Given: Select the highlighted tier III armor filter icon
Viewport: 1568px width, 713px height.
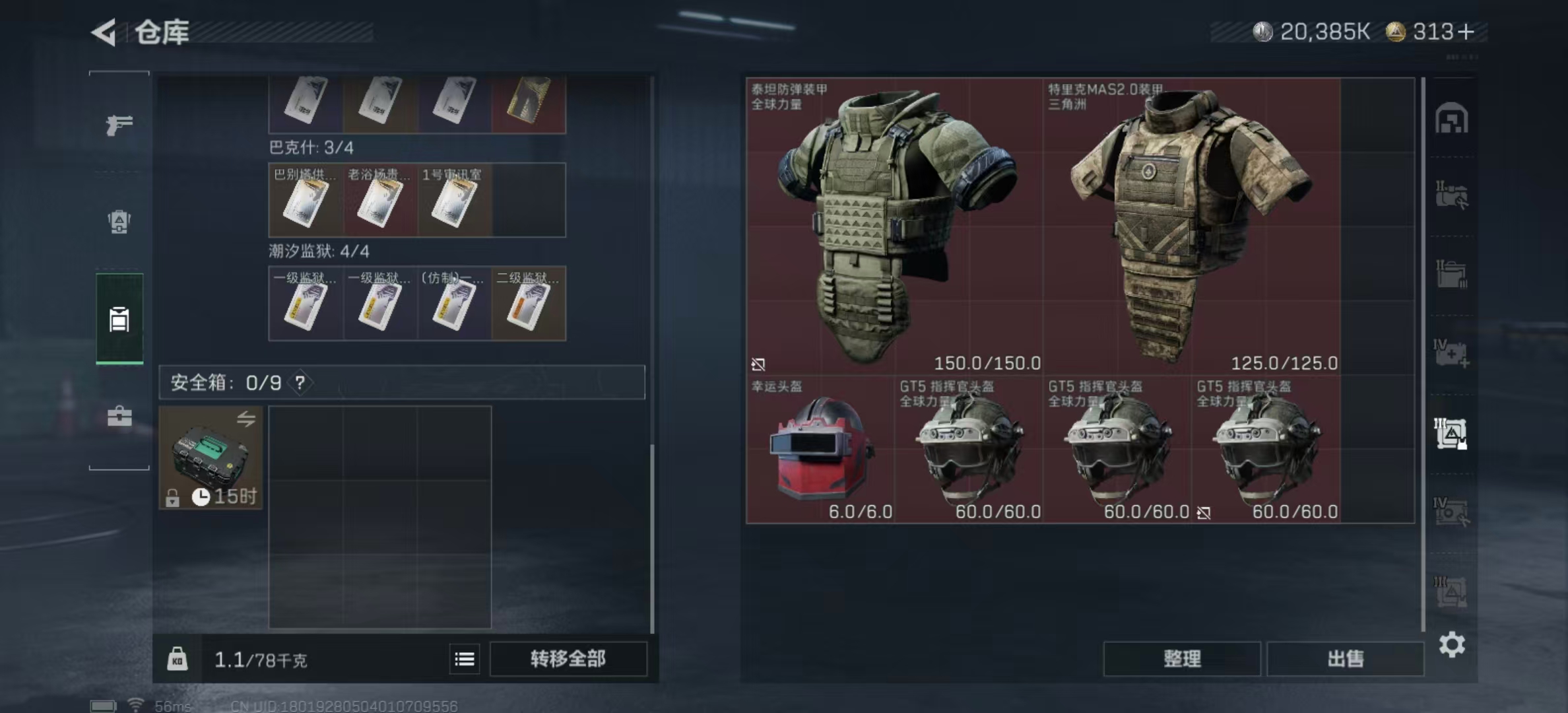Looking at the screenshot, I should (x=1450, y=432).
